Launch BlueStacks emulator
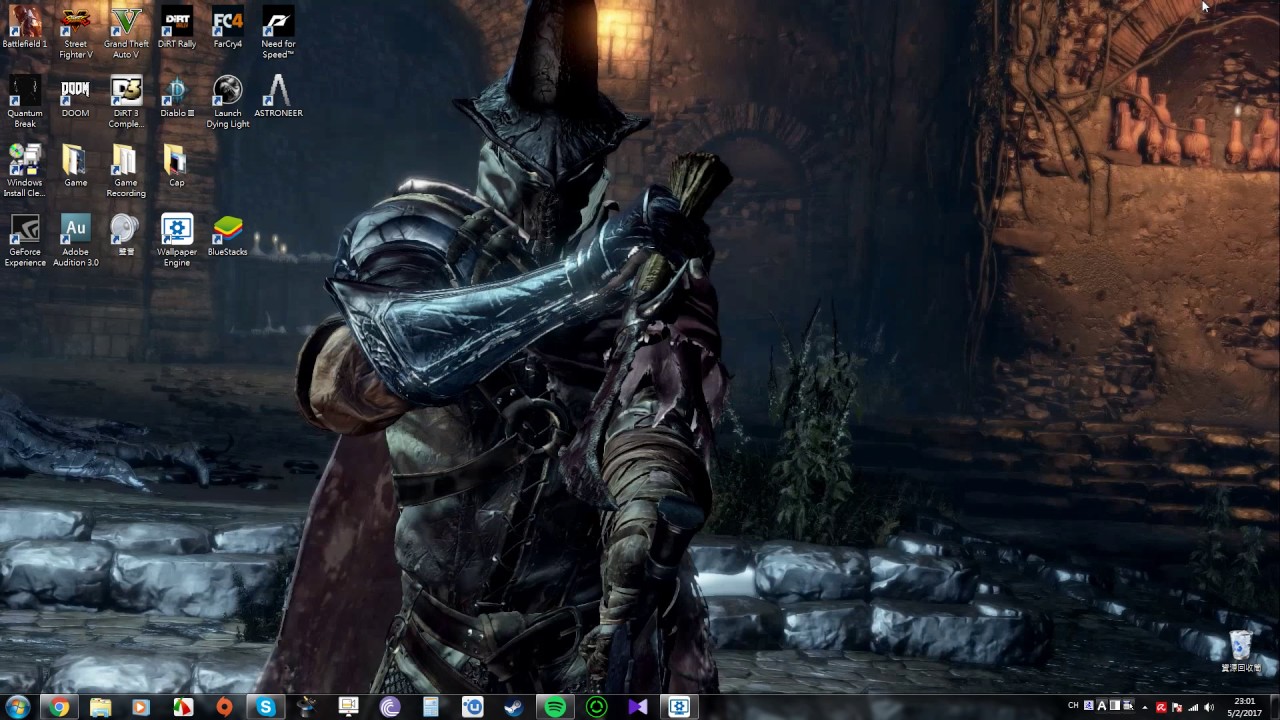 [x=227, y=230]
